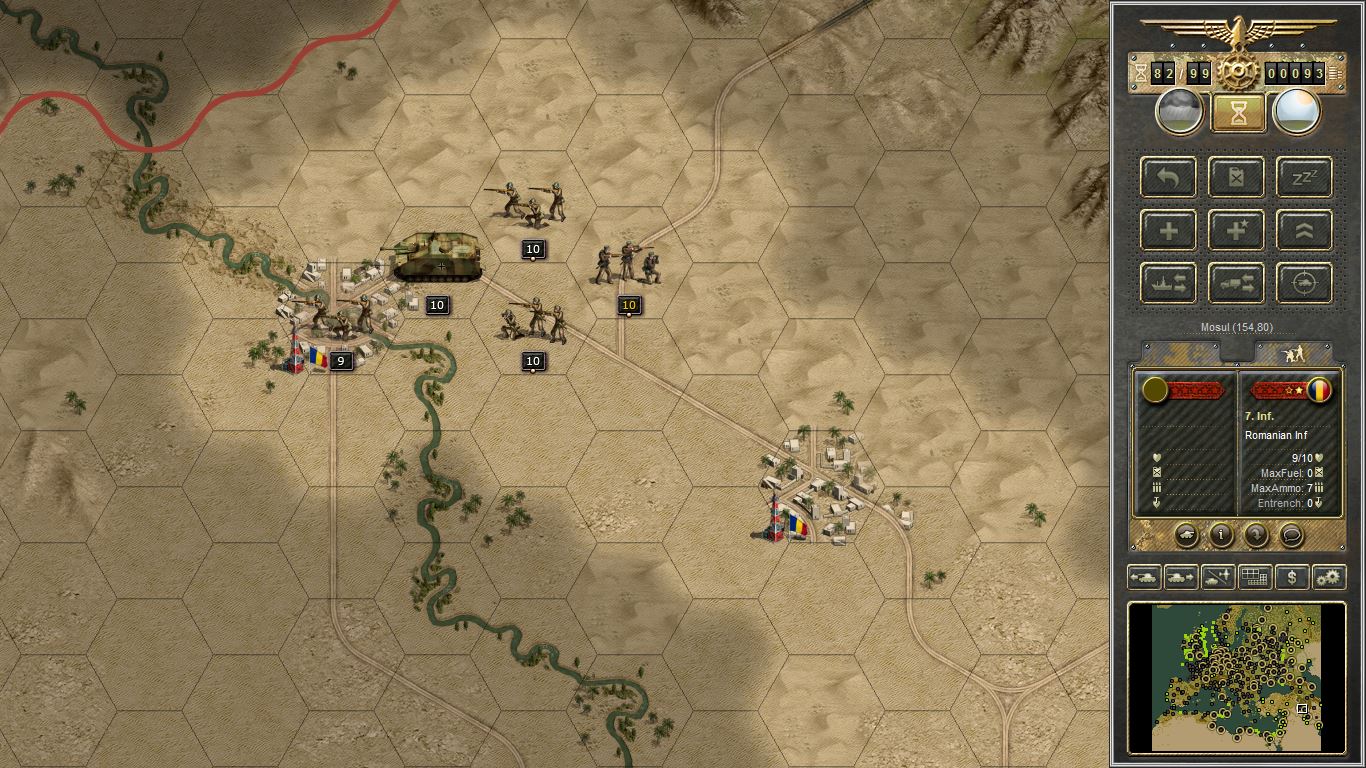Put the unit to sleep with Zzz icon
The image size is (1366, 768).
(1303, 178)
